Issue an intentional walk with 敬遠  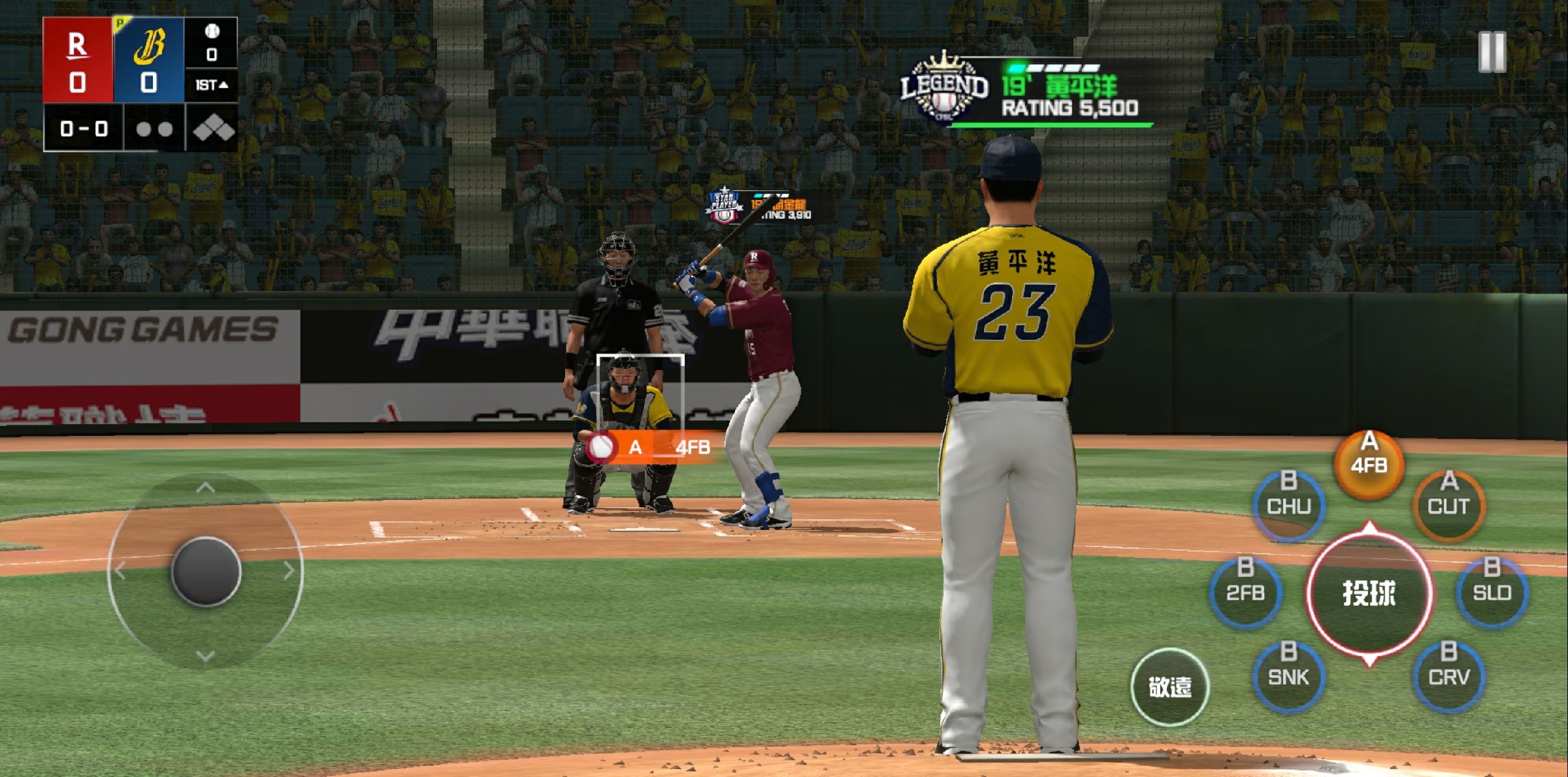(1169, 686)
